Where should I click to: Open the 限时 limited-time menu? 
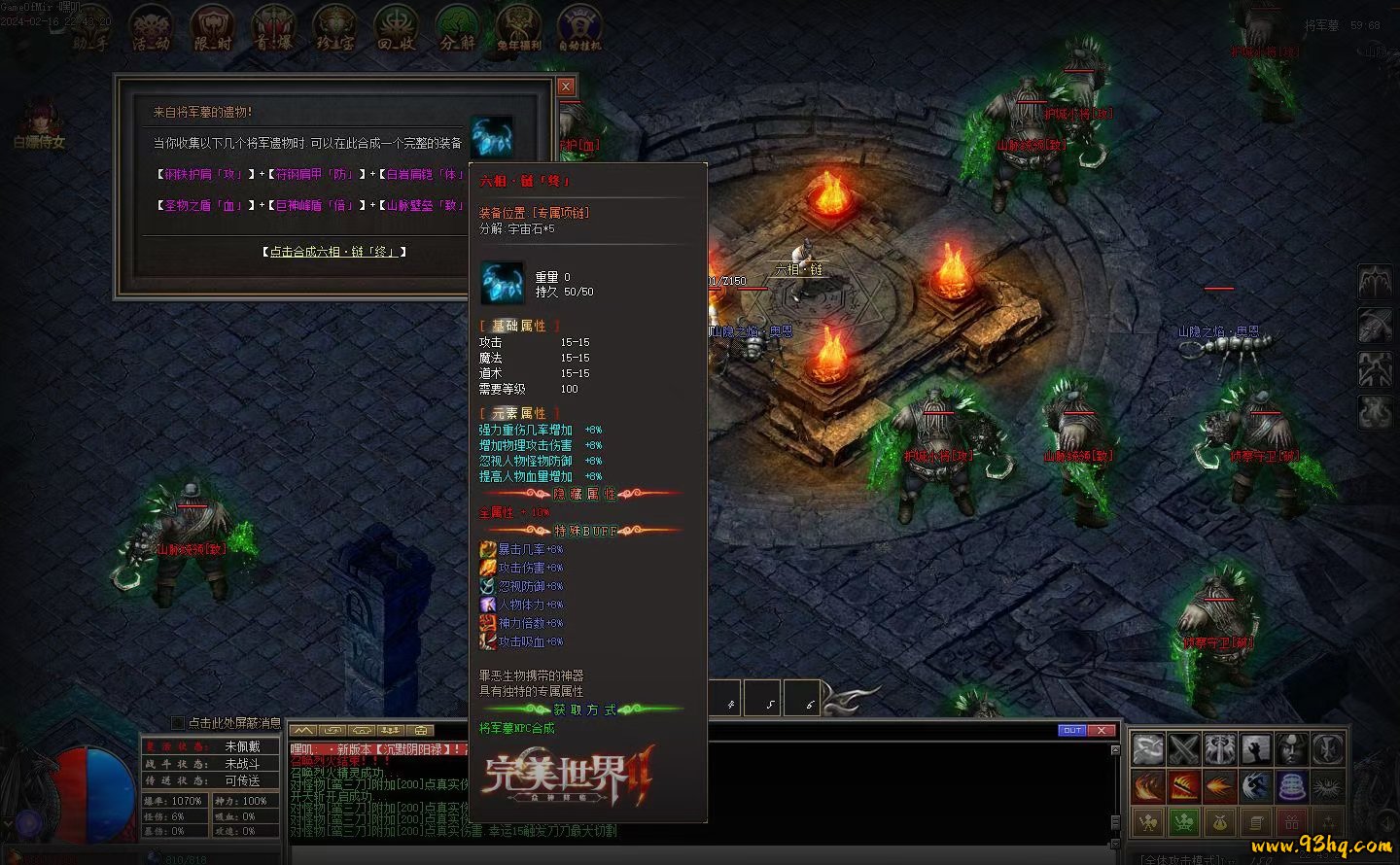(212, 28)
